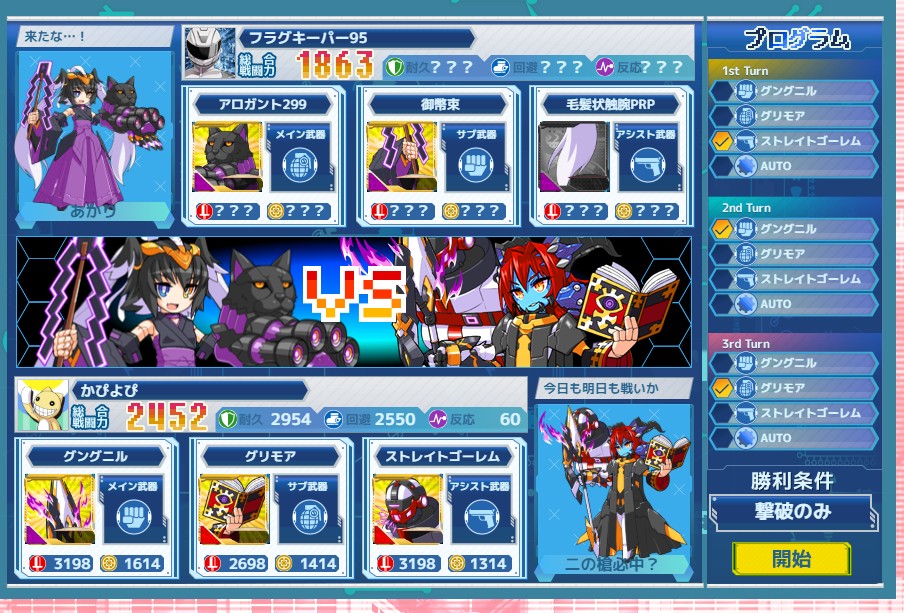This screenshot has width=904, height=613.
Task: View the enemy's 毛髪状触腕PRP assist weapon card
Action: (610, 156)
